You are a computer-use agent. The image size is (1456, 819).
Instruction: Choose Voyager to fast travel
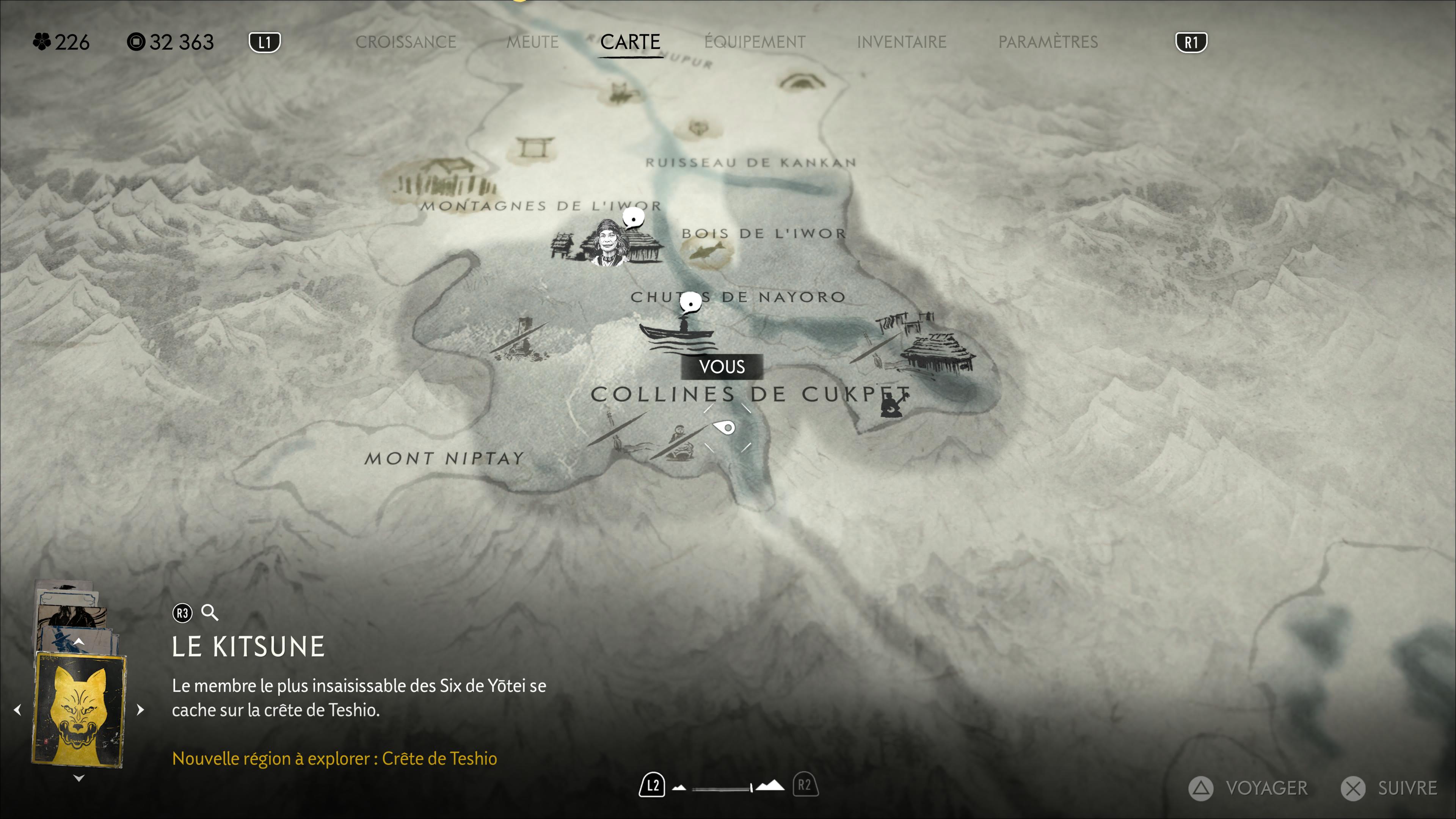point(1249,788)
